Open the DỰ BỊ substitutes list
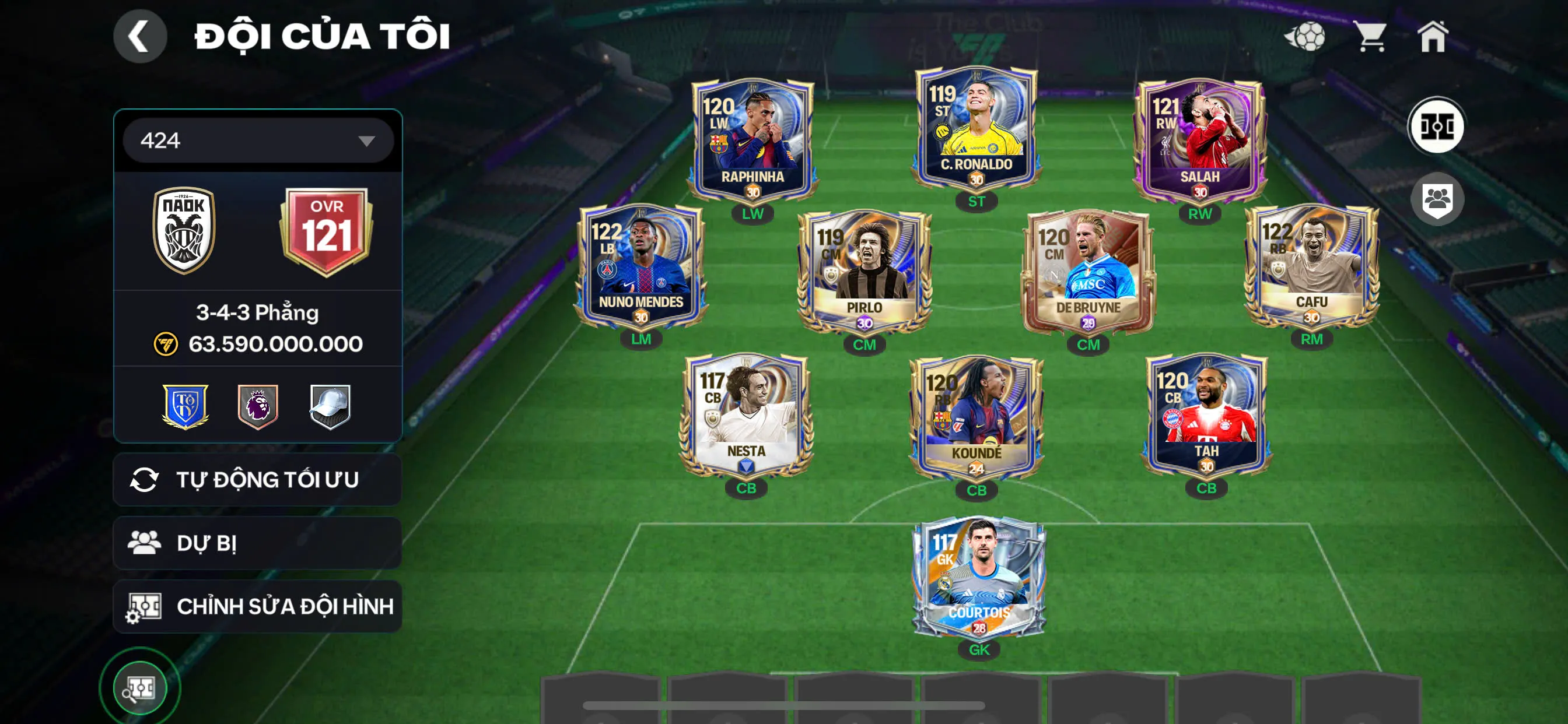The width and height of the screenshot is (1568, 724). click(x=257, y=543)
